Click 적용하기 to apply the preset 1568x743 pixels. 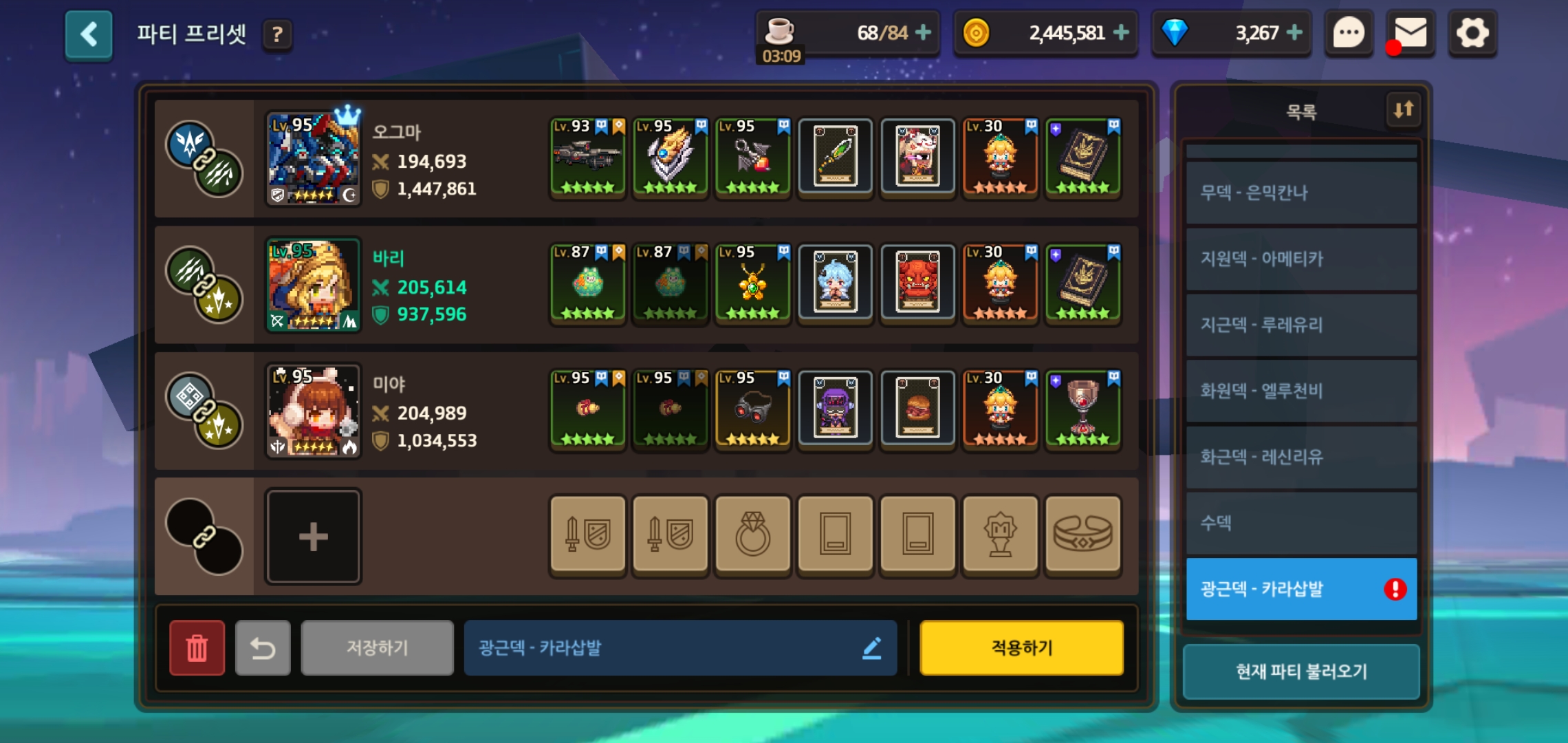point(1021,647)
